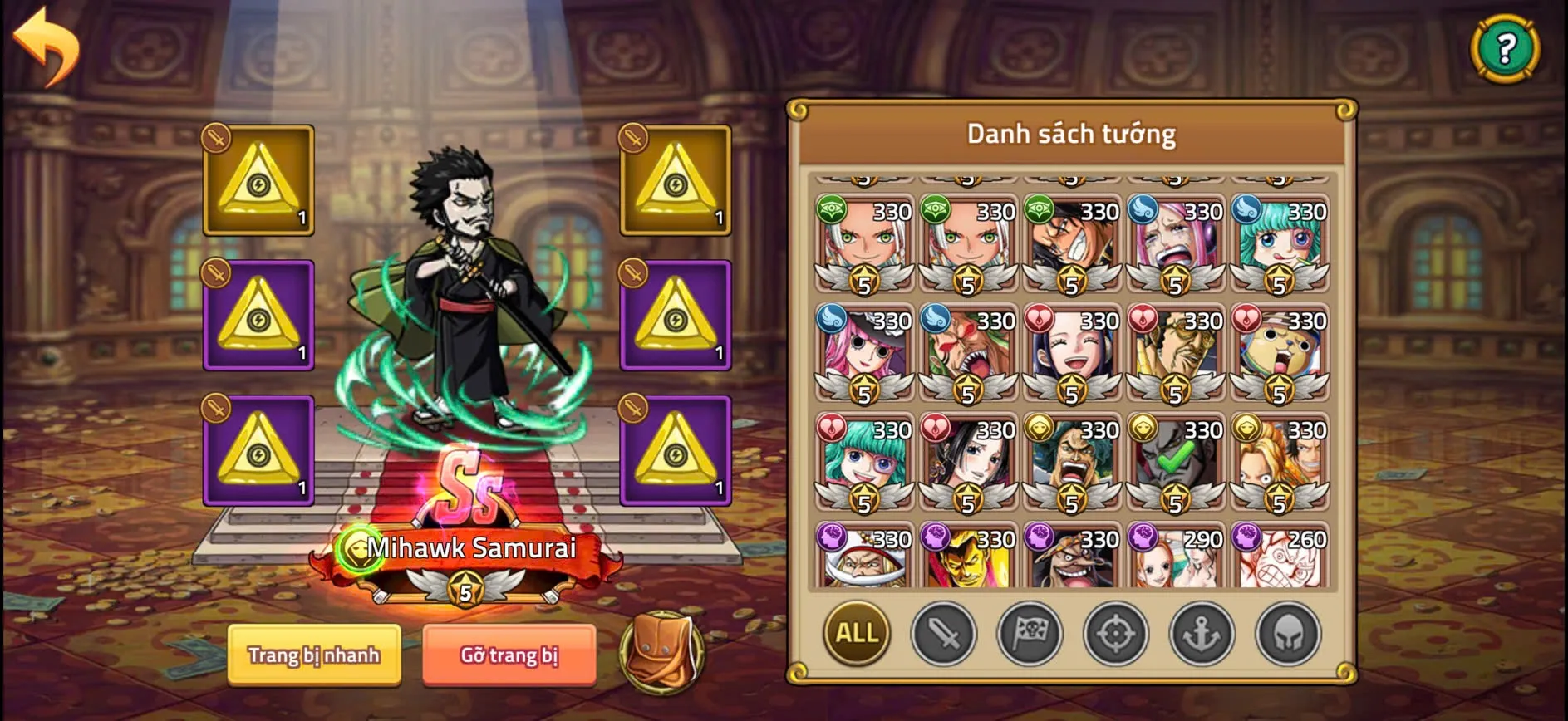Select the laughing Nico Robin portrait

1070,349
